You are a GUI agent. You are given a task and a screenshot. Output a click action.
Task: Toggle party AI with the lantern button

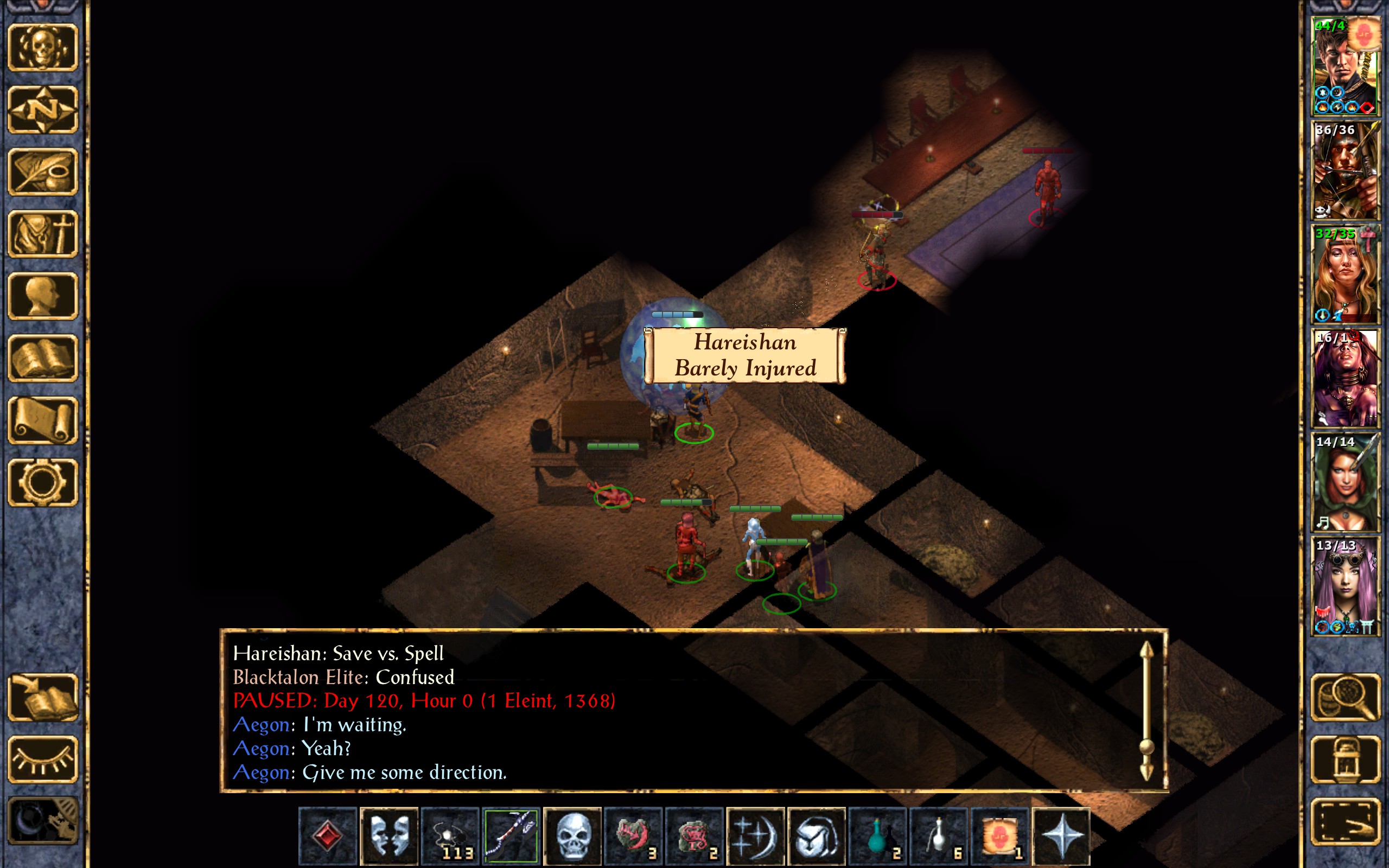coord(1345,759)
